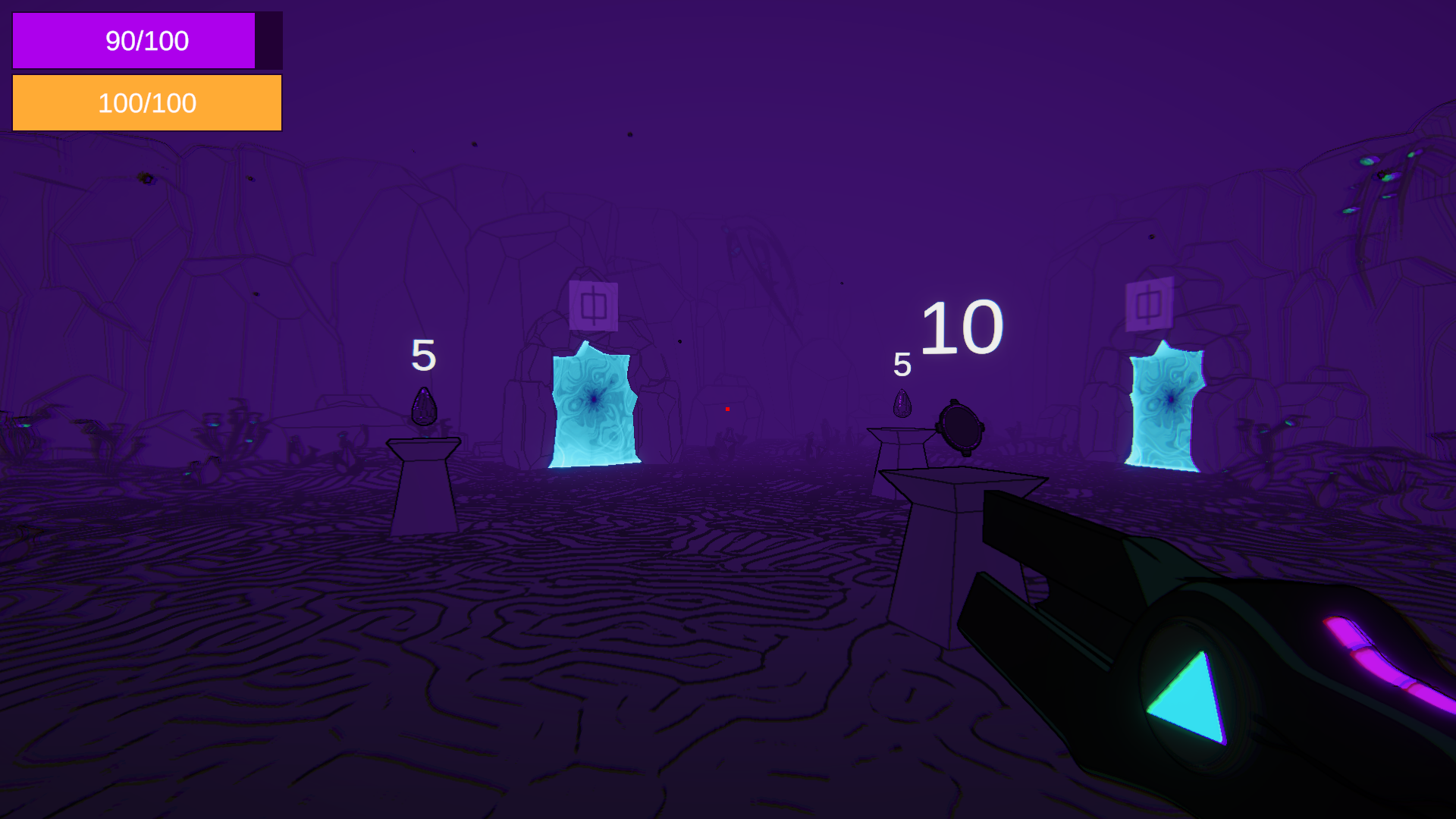Click the gem marked 5 near the center pedestal

(902, 404)
